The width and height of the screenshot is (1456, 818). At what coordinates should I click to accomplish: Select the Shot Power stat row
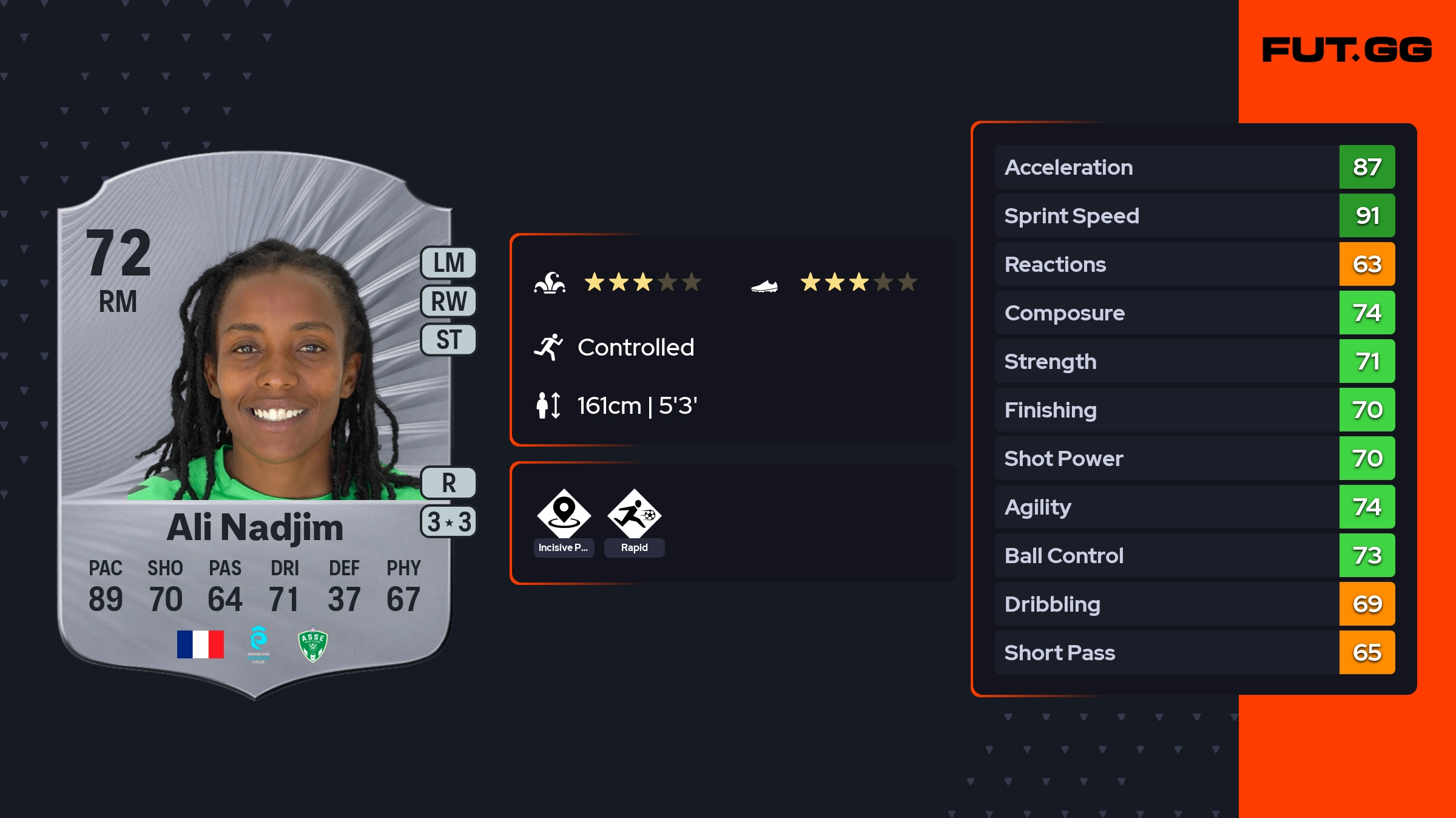(x=1194, y=458)
